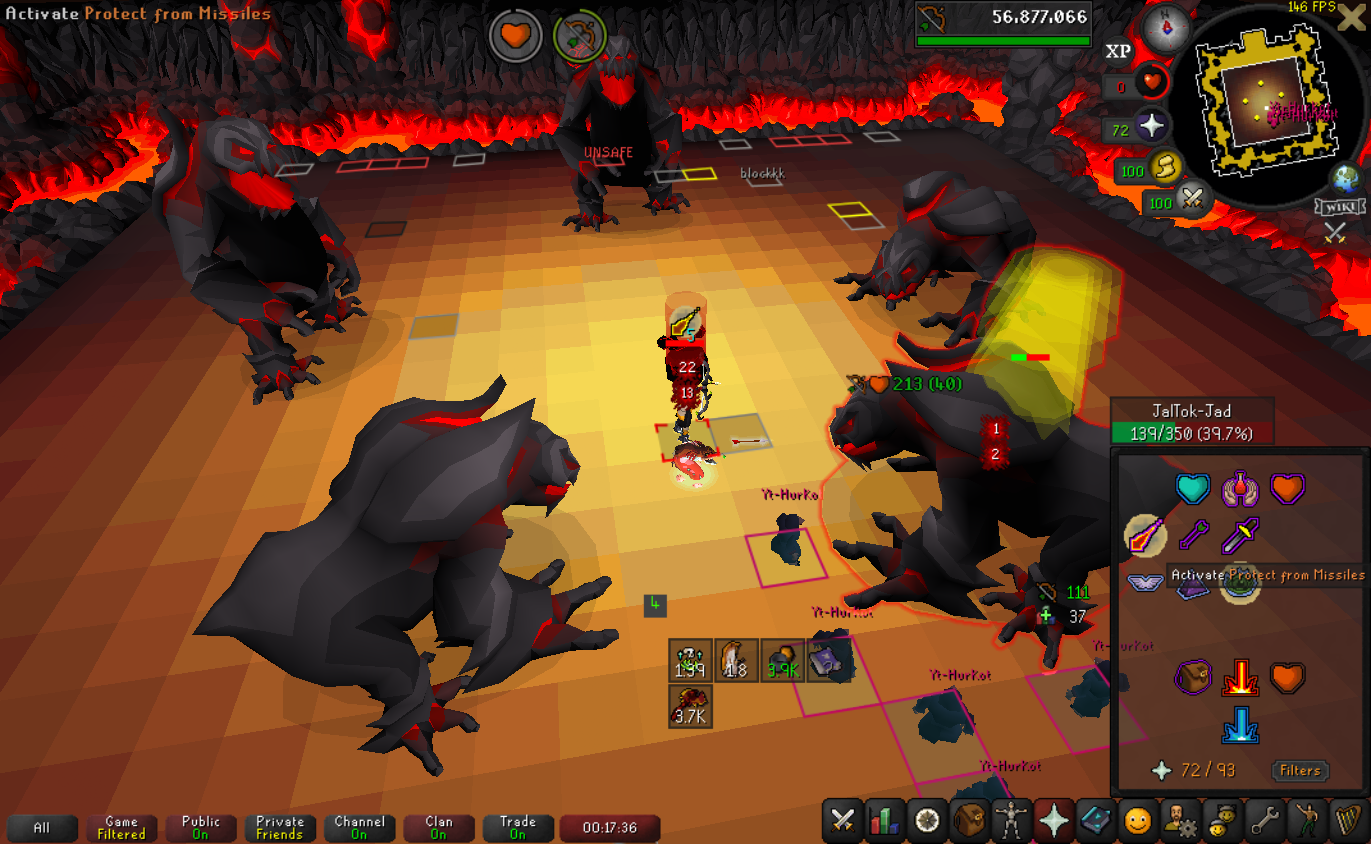Toggle the Public chat filter

[200, 828]
